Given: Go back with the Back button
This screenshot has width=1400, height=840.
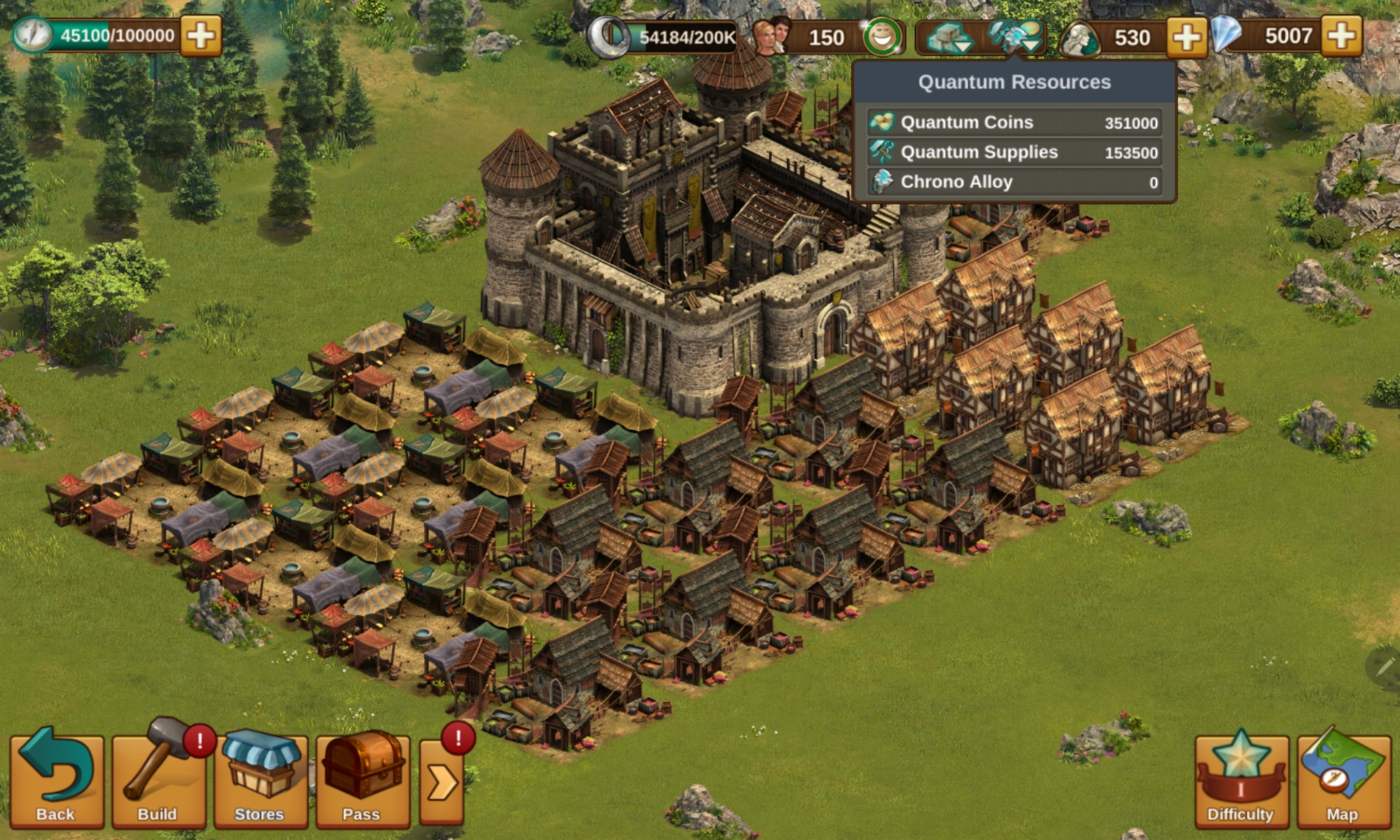Looking at the screenshot, I should tap(56, 780).
